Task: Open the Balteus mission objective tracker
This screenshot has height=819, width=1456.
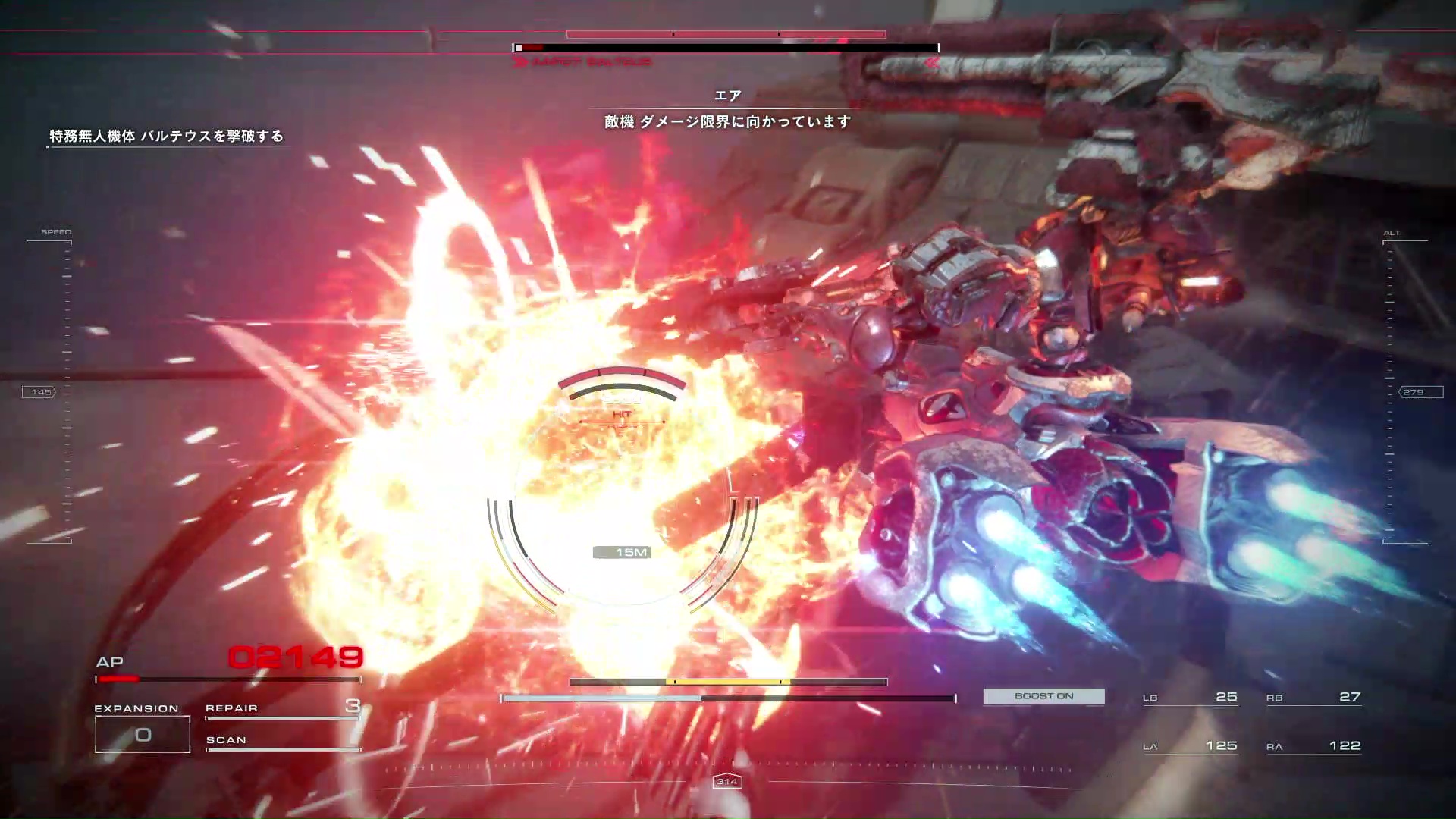Action: coord(166,136)
